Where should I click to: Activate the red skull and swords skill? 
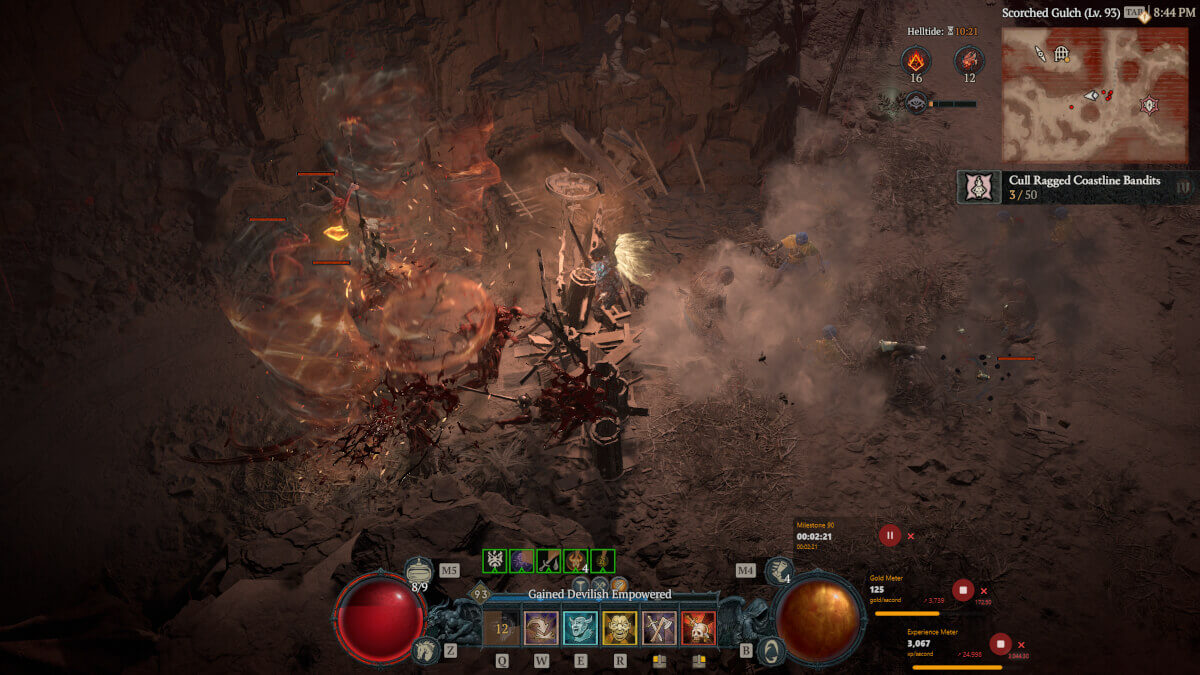pos(698,628)
